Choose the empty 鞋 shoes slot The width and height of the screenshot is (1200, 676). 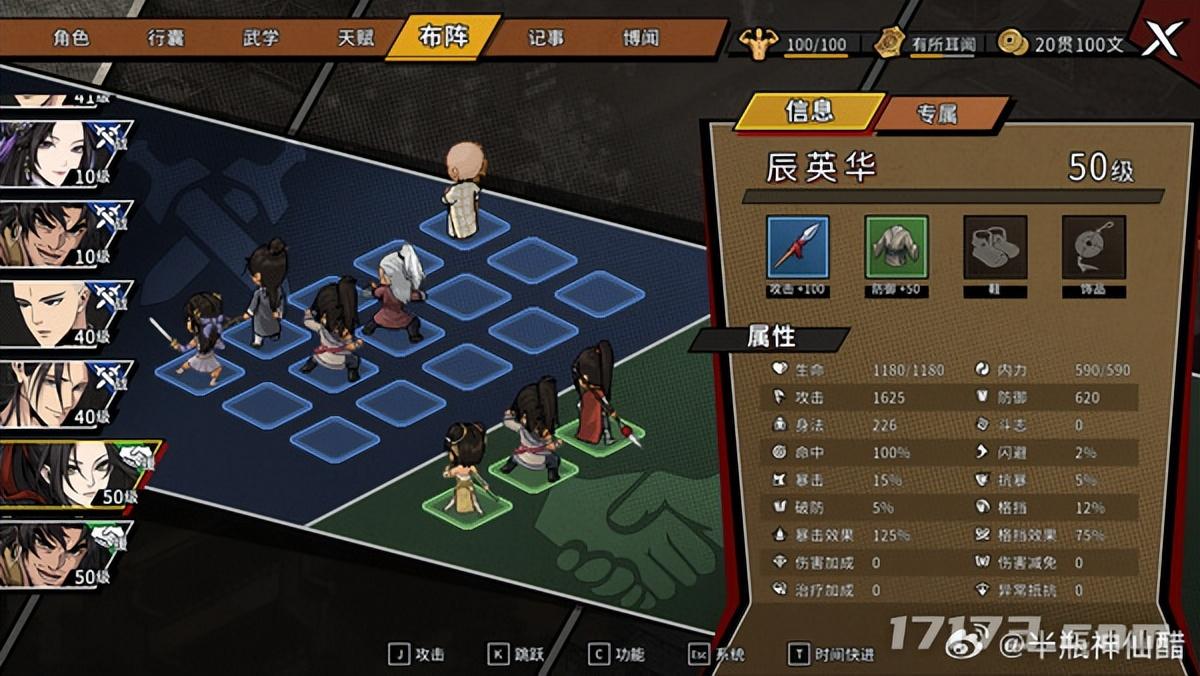point(995,247)
